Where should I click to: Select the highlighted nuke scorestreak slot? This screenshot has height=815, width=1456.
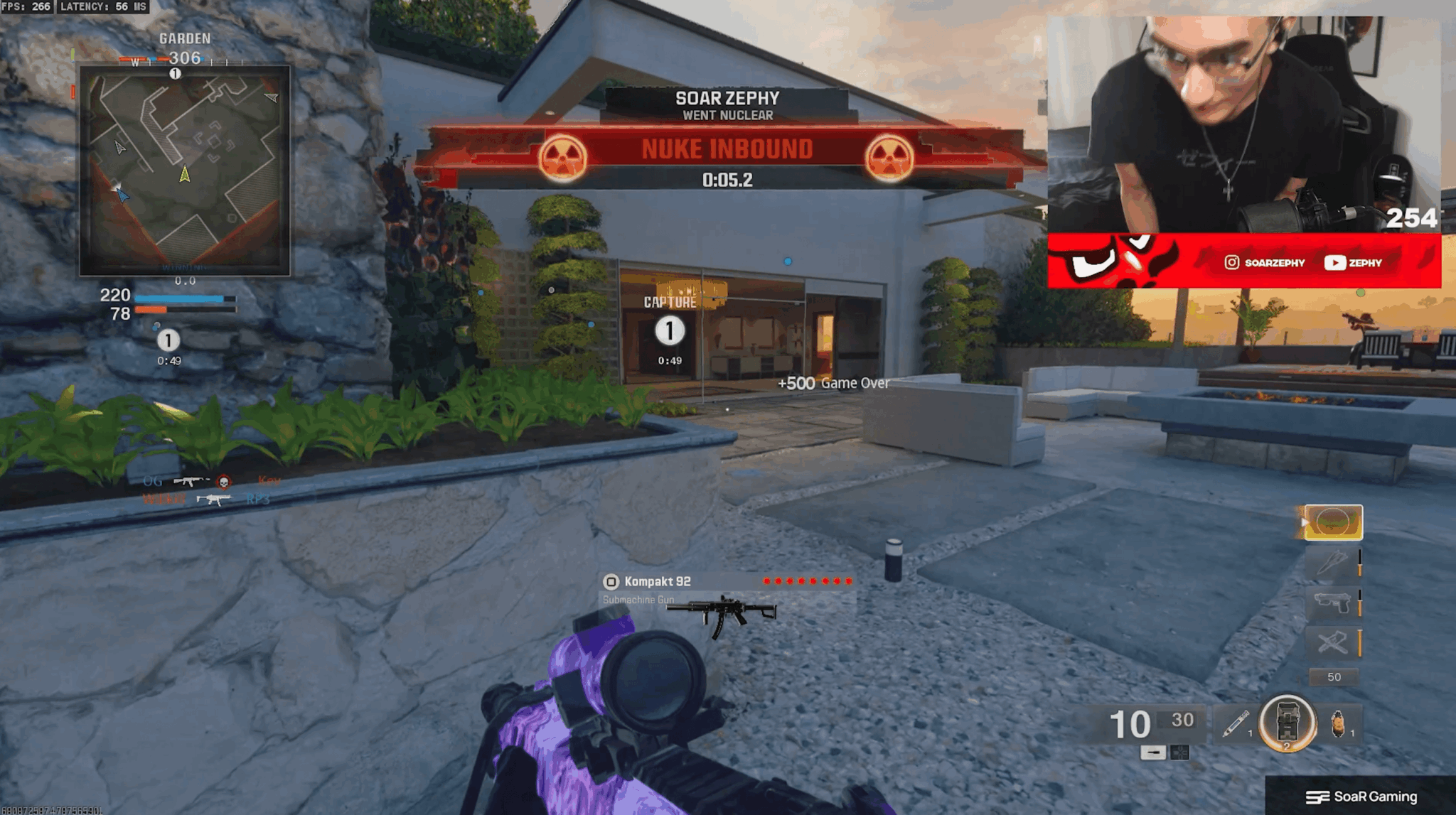click(1333, 522)
